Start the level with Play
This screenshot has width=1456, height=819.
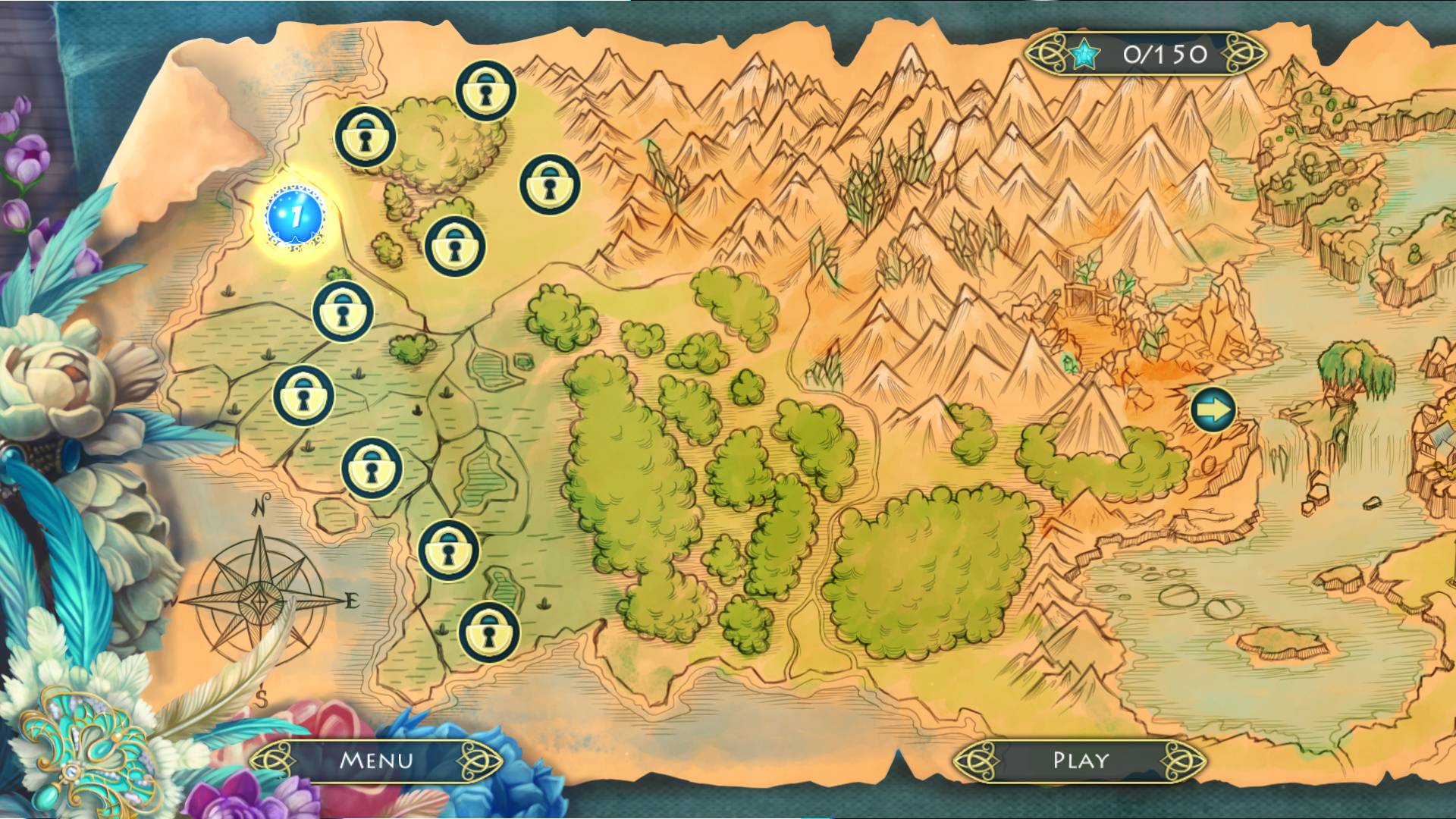[1080, 760]
